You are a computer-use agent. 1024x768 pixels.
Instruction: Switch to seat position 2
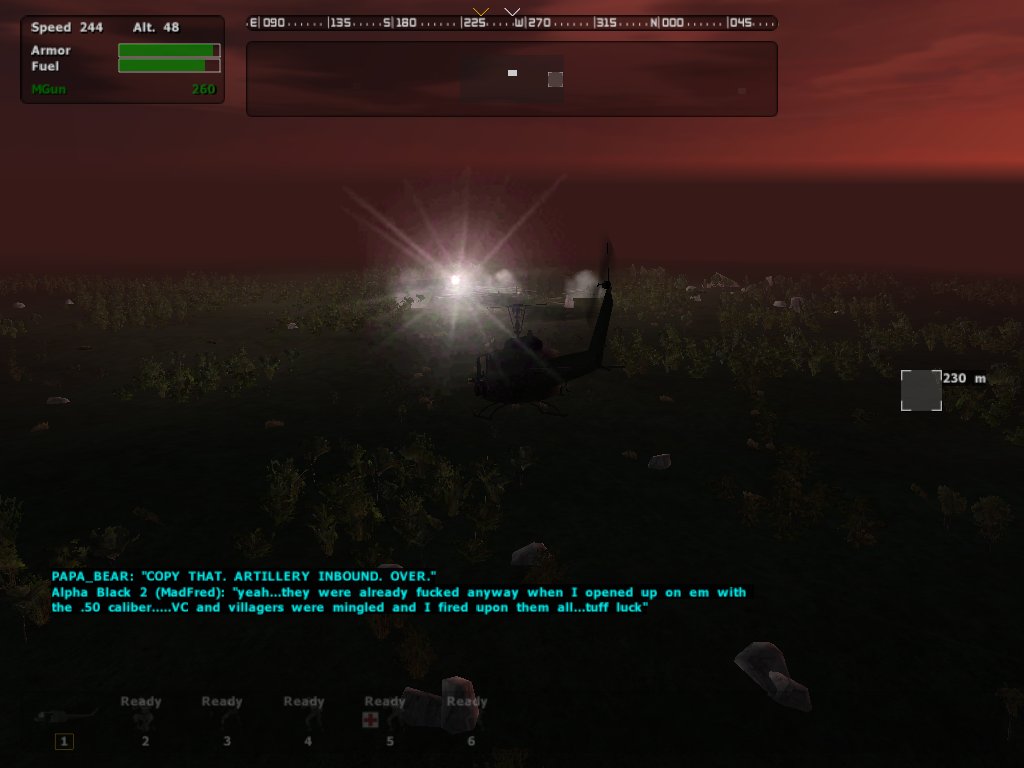pyautogui.click(x=145, y=722)
